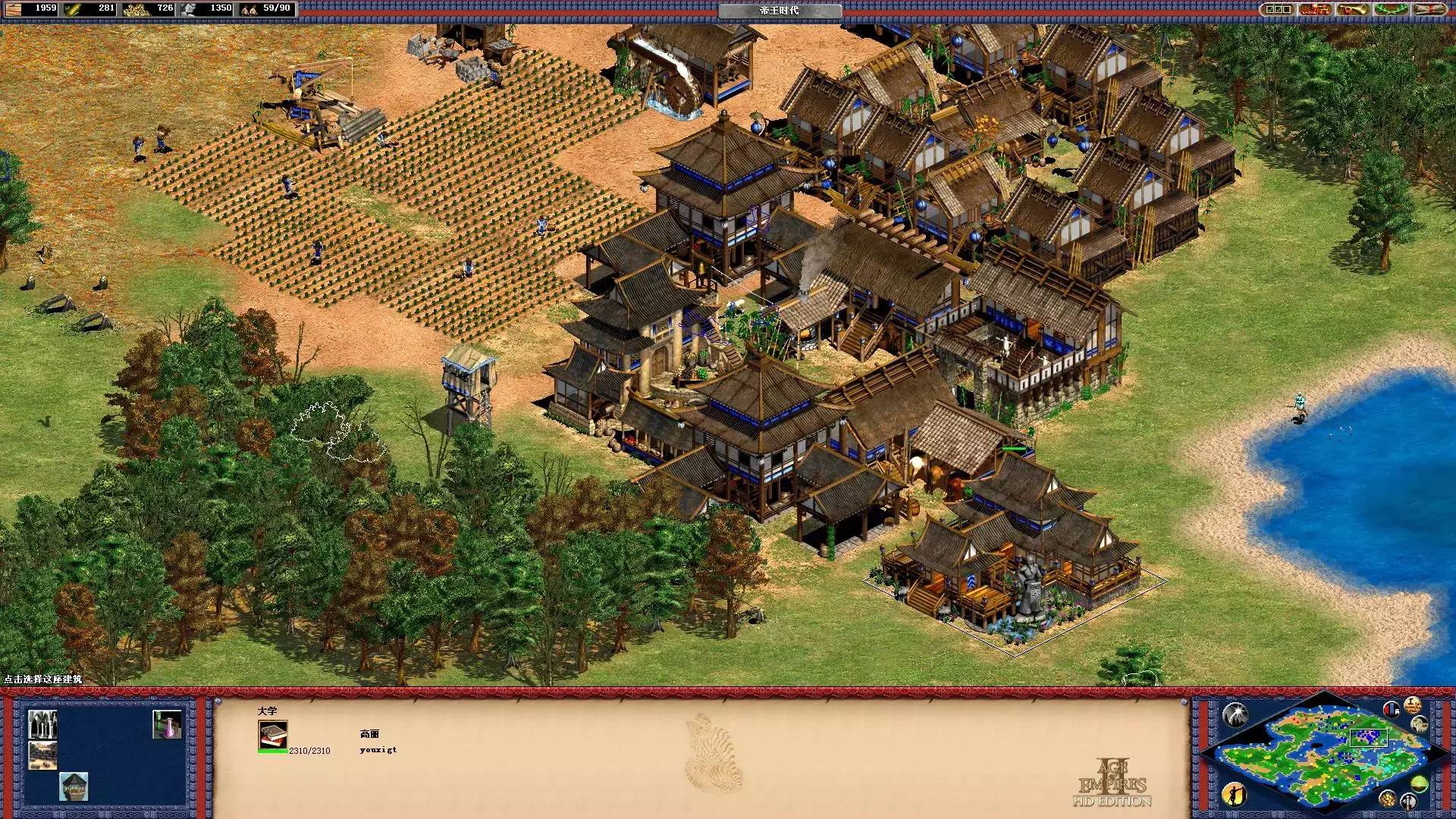The height and width of the screenshot is (819, 1456).
Task: Switch minimap to combat mode
Action: pos(1409,802)
